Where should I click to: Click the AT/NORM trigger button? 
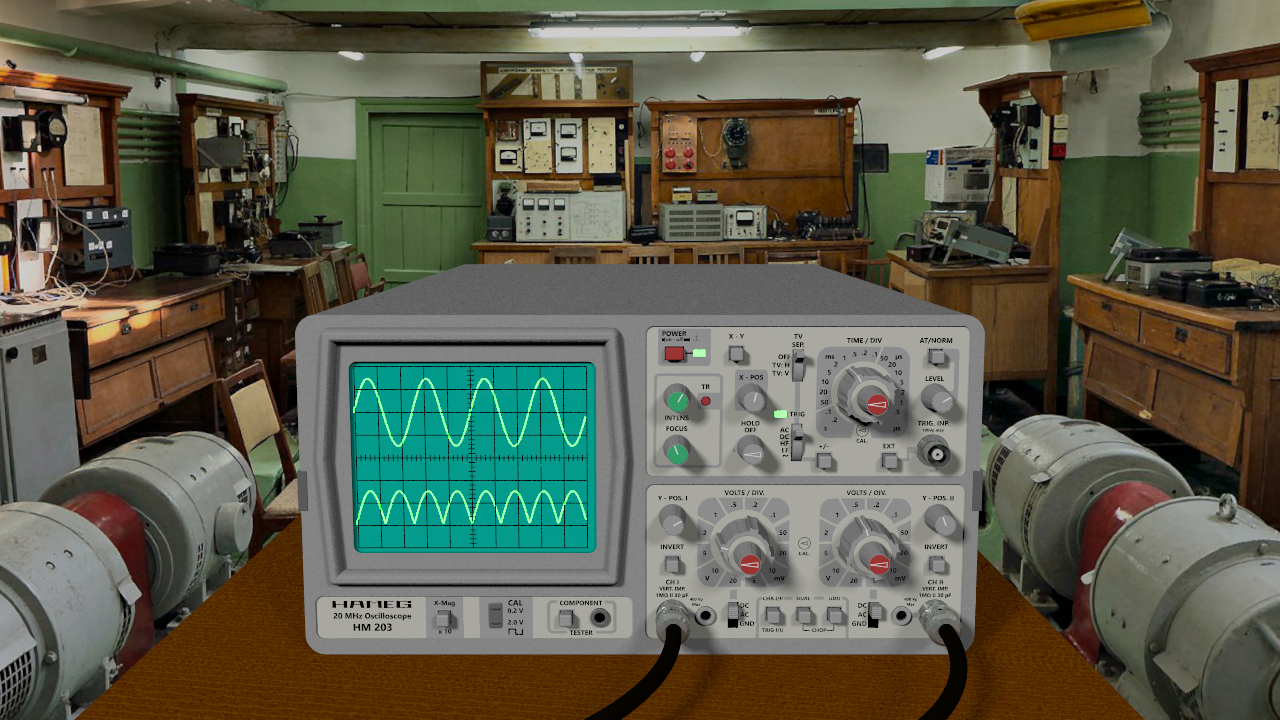point(936,356)
